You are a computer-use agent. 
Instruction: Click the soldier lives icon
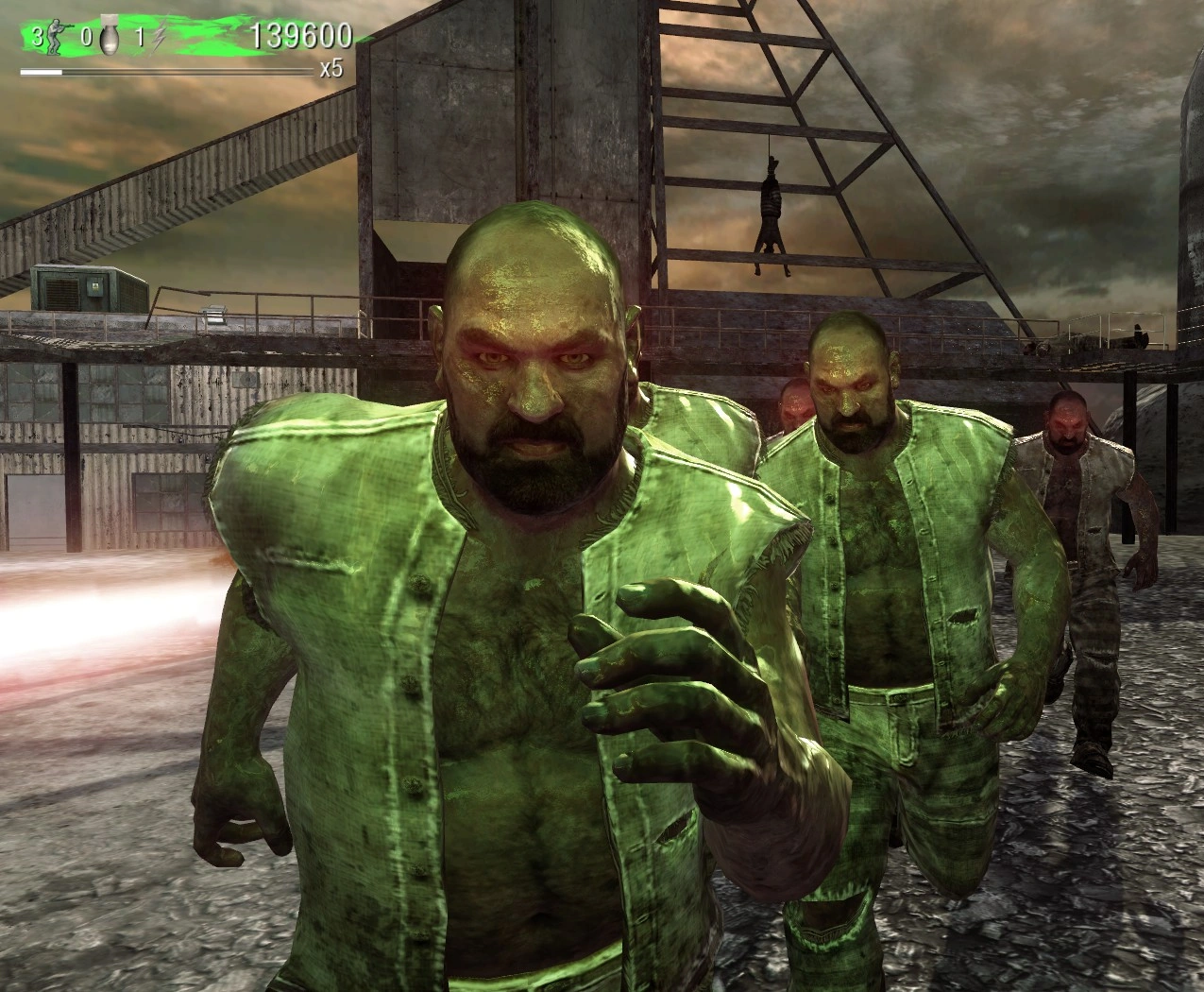(x=56, y=38)
